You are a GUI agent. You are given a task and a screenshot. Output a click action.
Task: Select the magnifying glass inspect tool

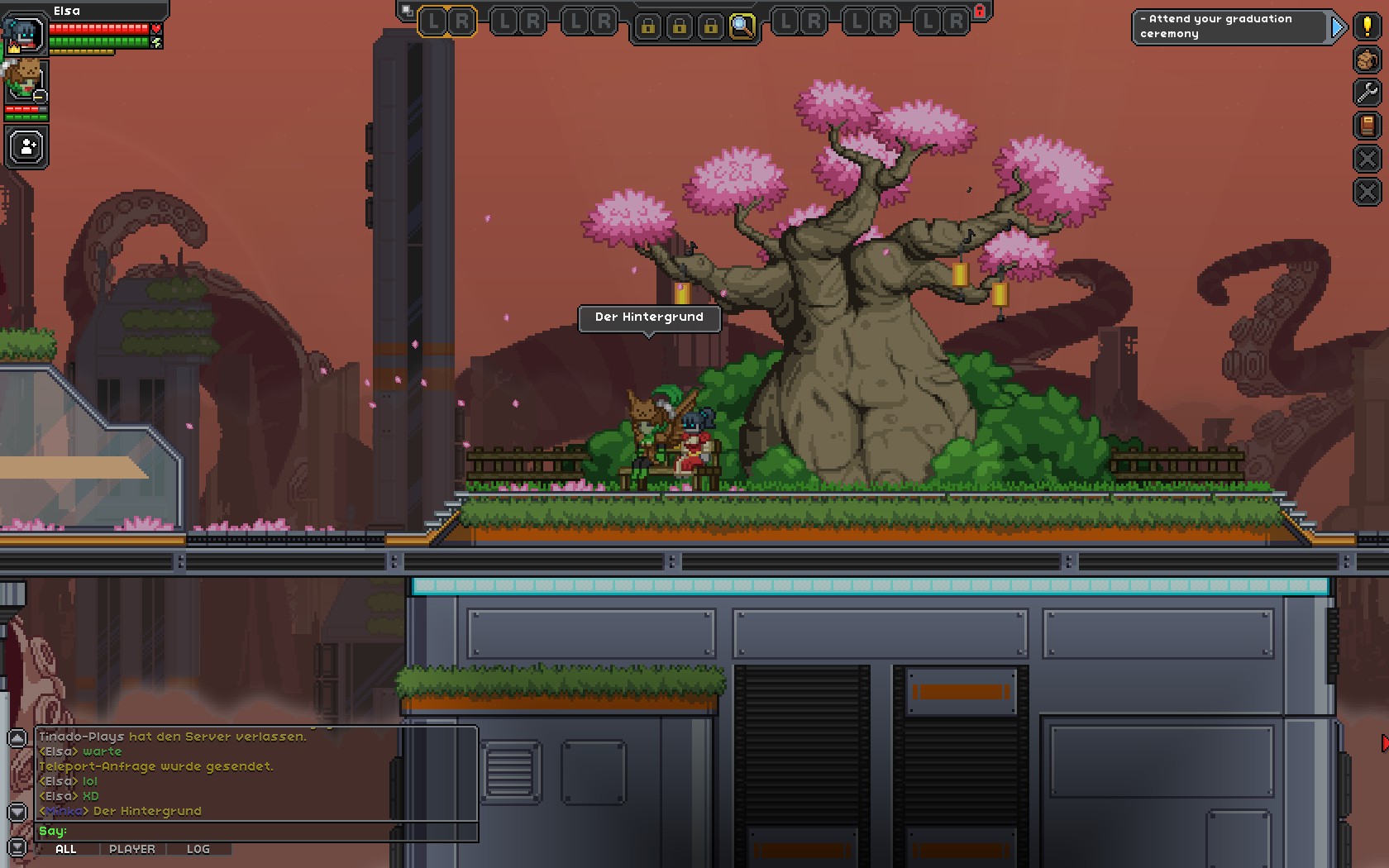pyautogui.click(x=742, y=26)
